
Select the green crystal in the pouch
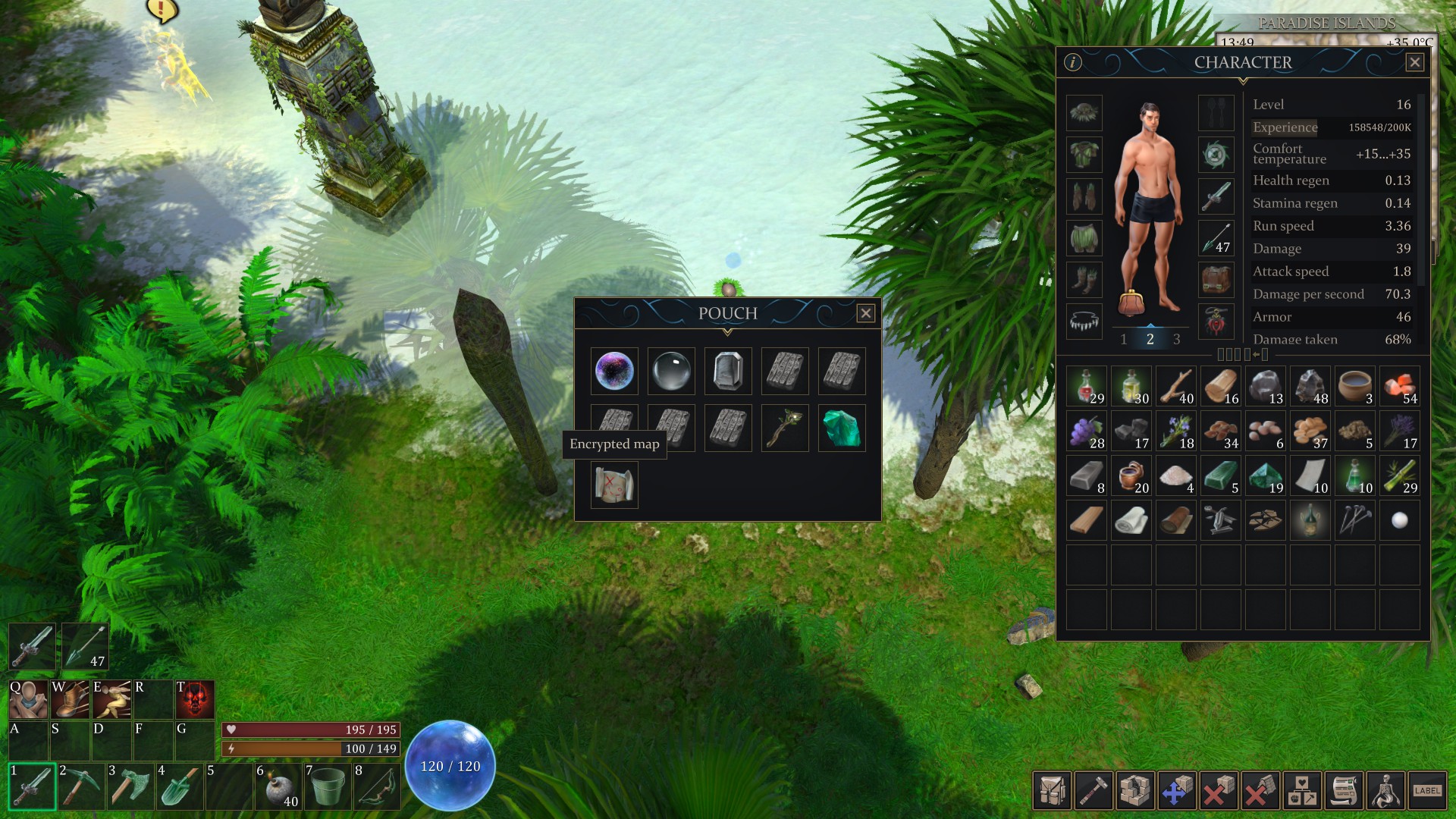[x=841, y=428]
